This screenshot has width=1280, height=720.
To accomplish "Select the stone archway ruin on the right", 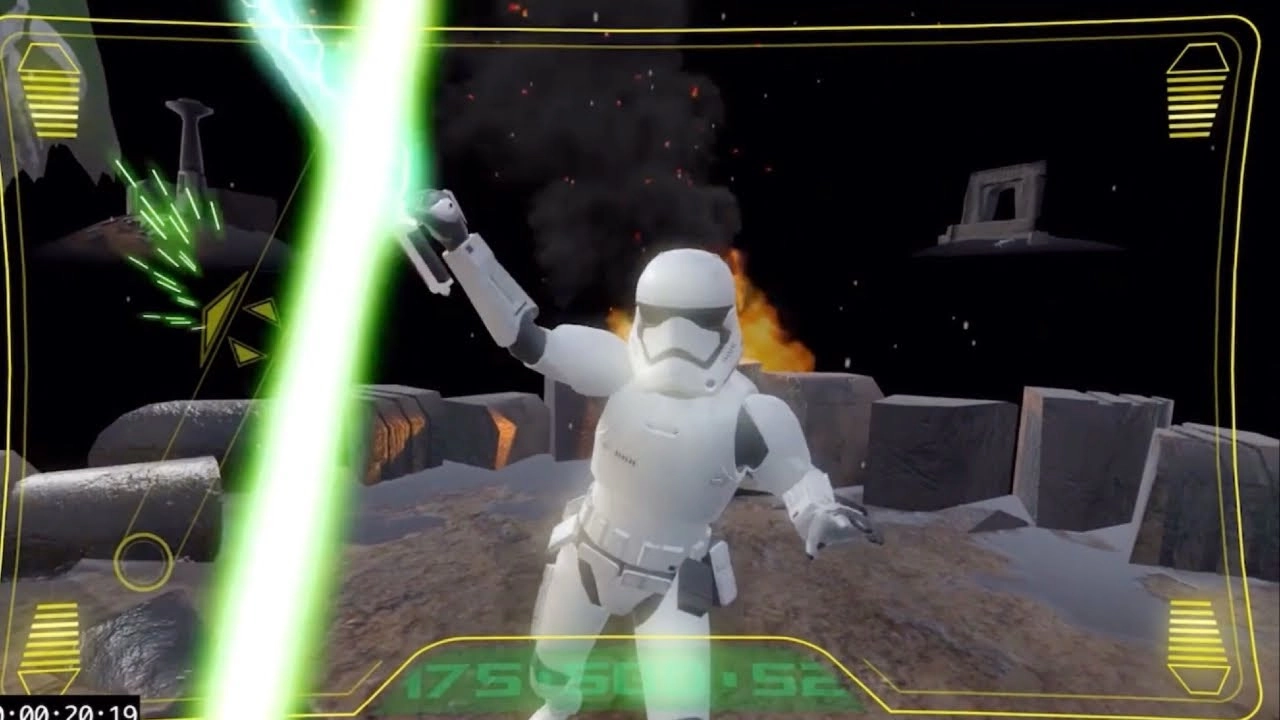I will [1000, 200].
